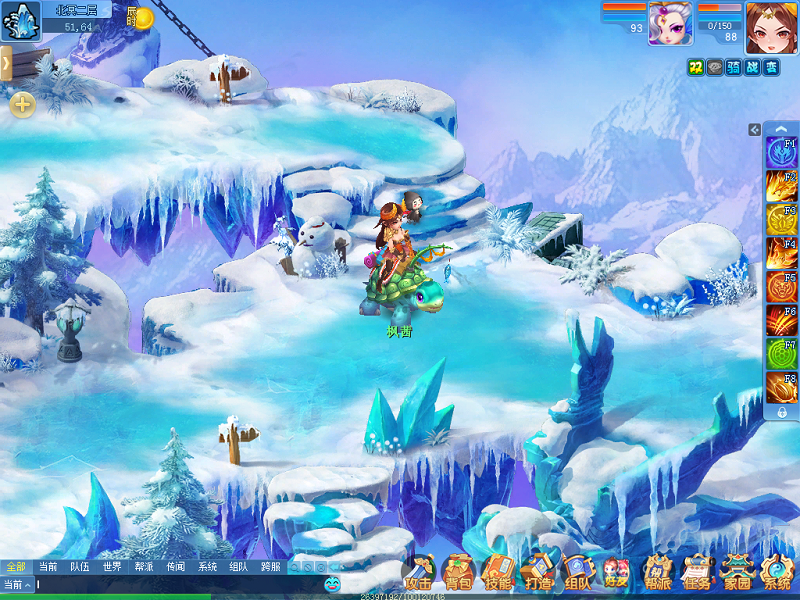This screenshot has height=600, width=800.
Task: Open the 系统 system menu button
Action: coord(777,573)
